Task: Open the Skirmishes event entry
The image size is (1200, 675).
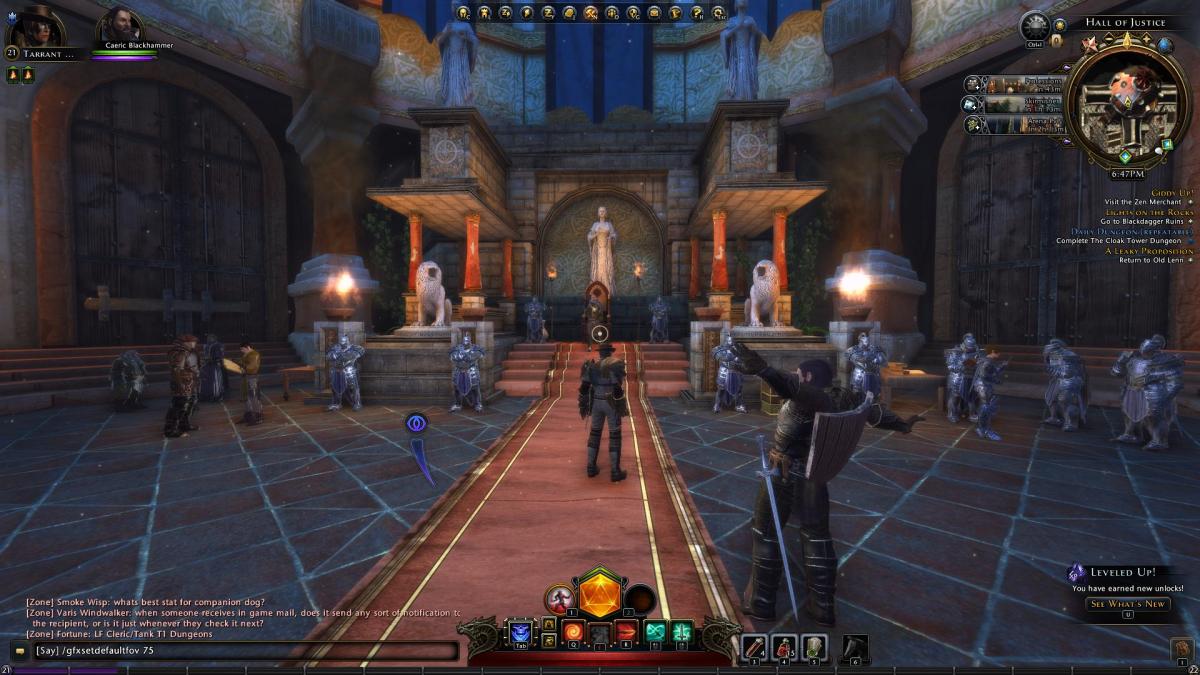Action: (1015, 104)
